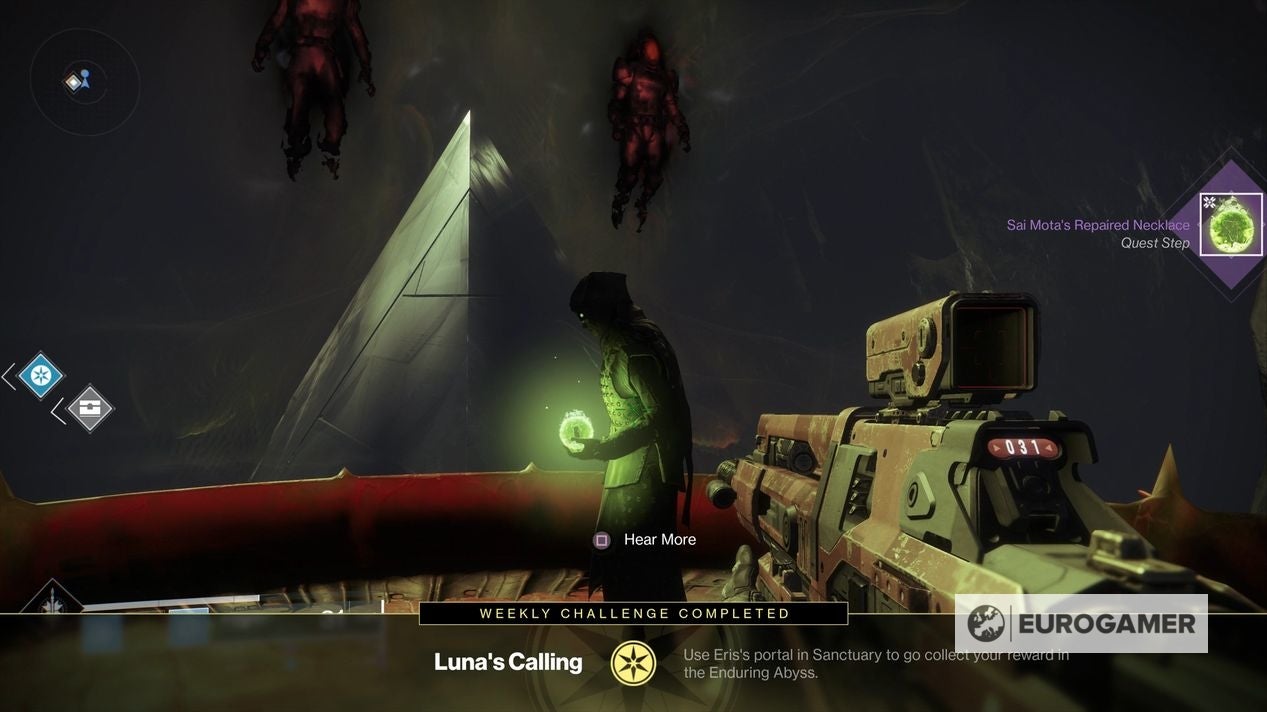Select the blue snowflake diamond icon
The width and height of the screenshot is (1267, 712).
(40, 376)
